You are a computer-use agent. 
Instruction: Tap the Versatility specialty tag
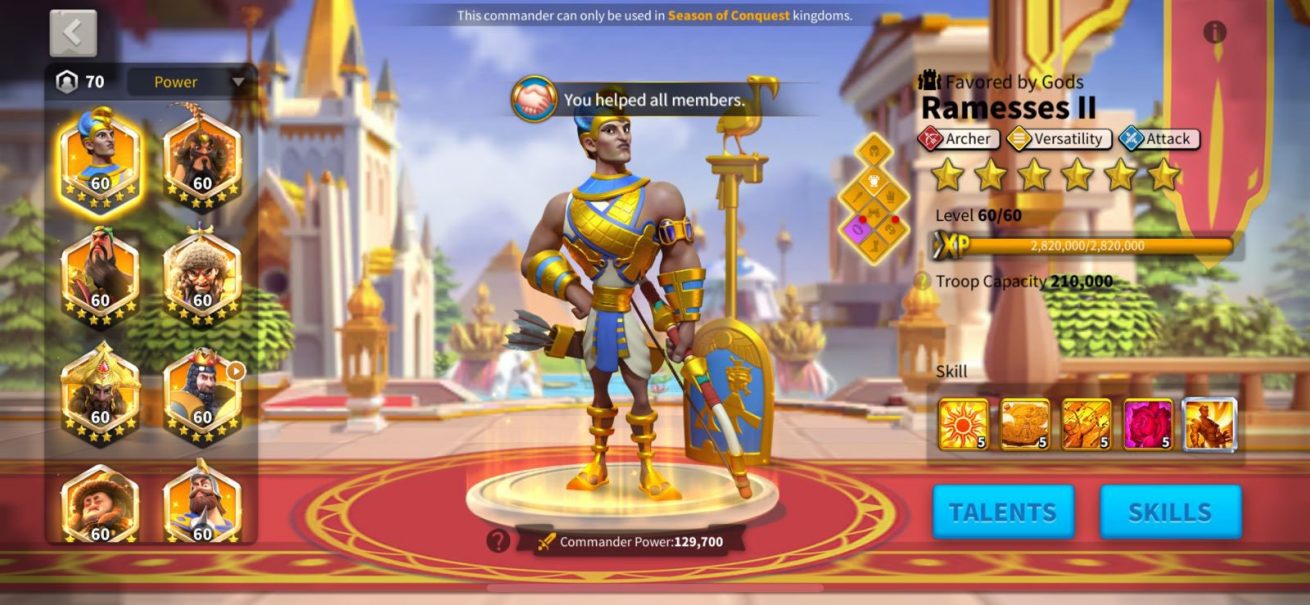click(x=1058, y=139)
